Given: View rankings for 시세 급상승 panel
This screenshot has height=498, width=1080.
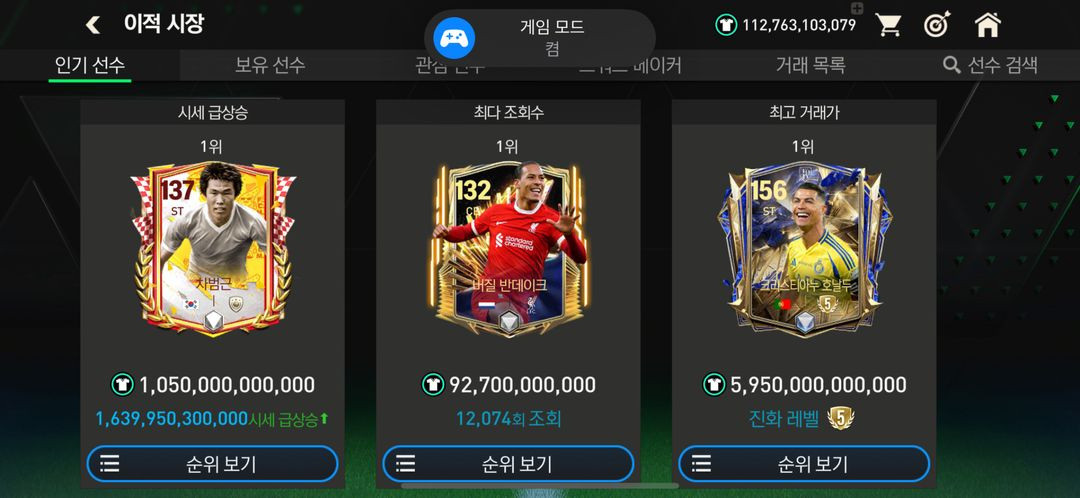Looking at the screenshot, I should (x=212, y=464).
